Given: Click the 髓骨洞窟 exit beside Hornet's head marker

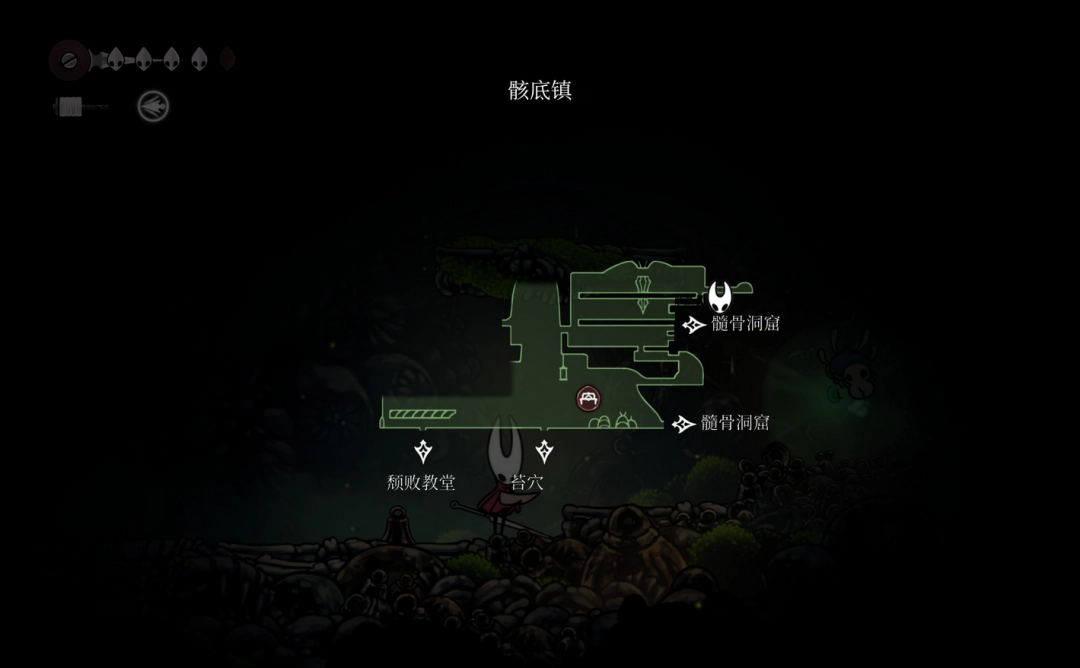Looking at the screenshot, I should click(x=694, y=324).
